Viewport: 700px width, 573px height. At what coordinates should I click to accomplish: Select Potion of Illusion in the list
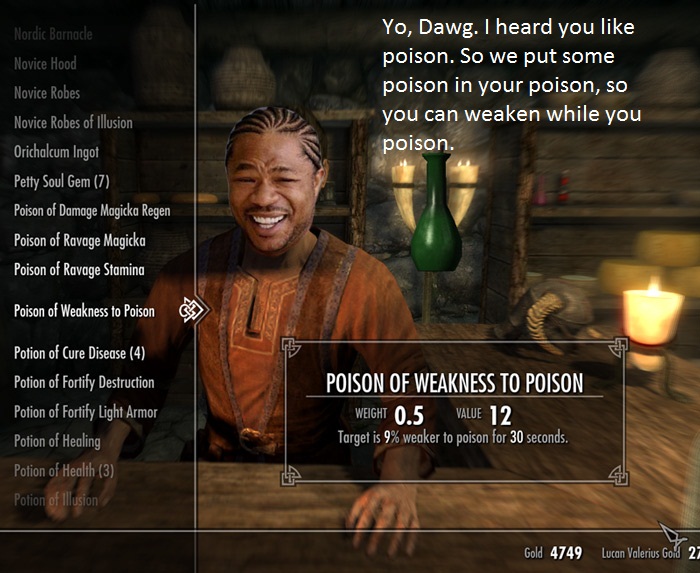point(56,499)
